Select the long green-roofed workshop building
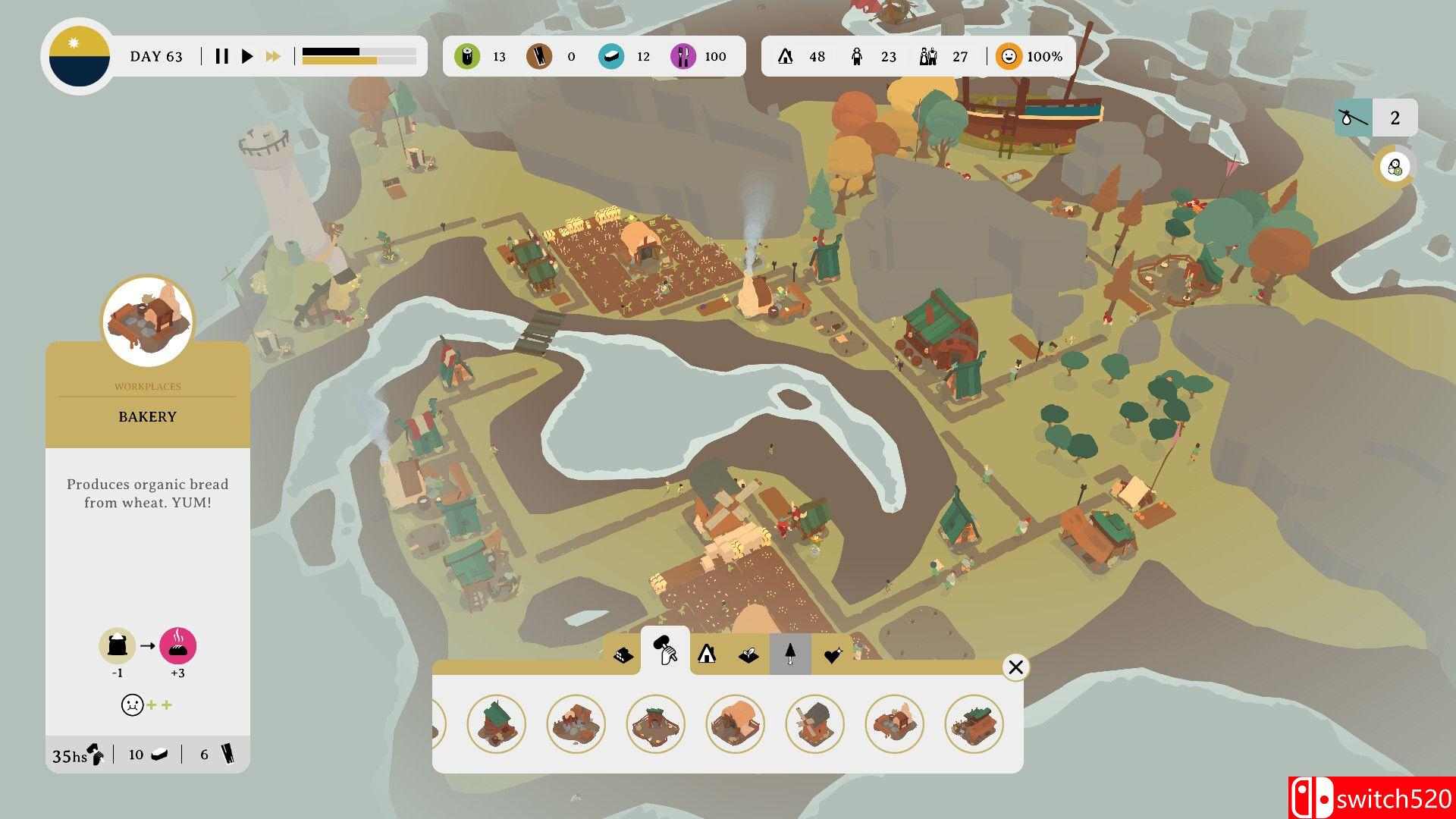This screenshot has height=819, width=1456. click(x=974, y=724)
